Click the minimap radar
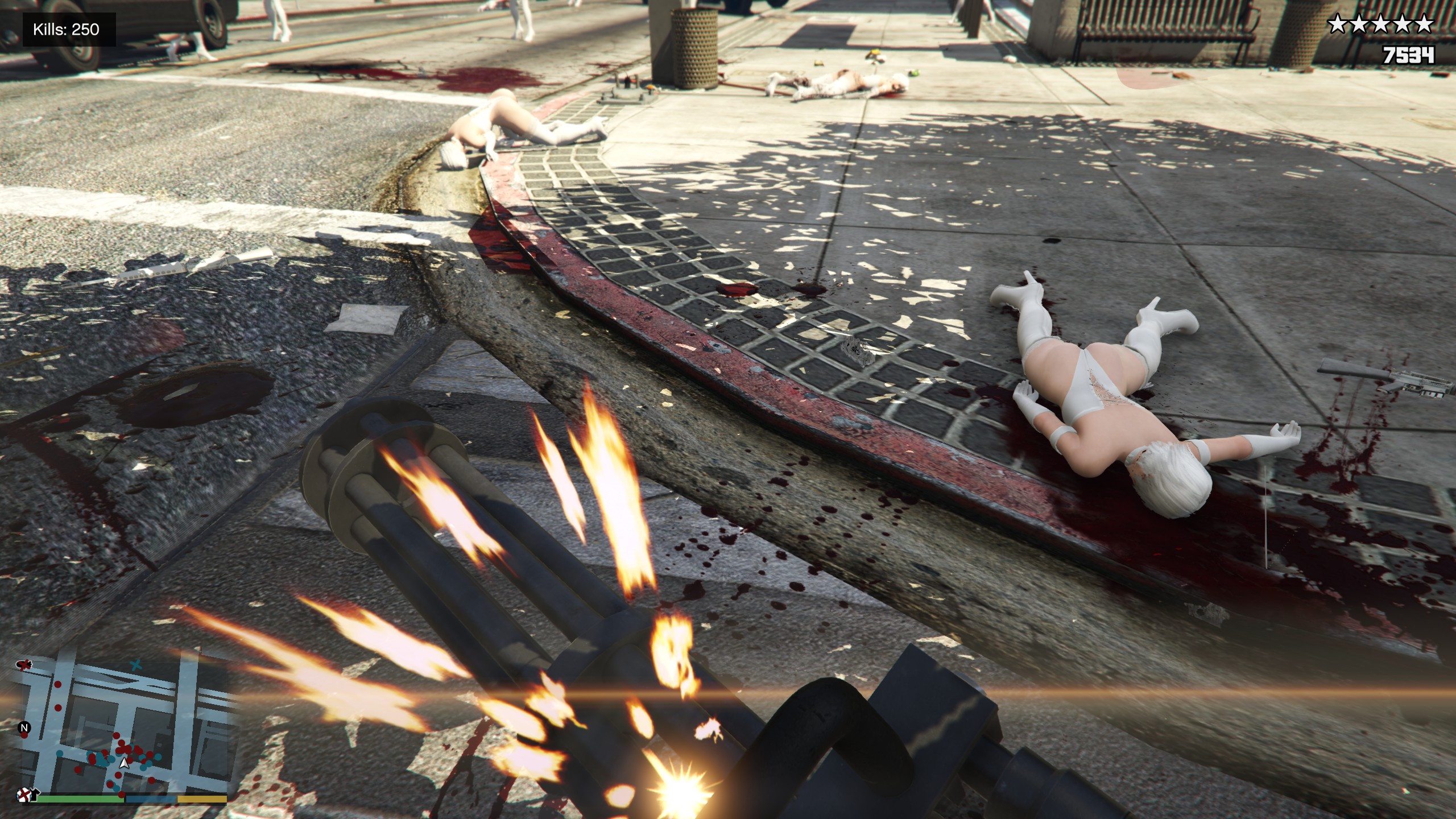Viewport: 1456px width, 819px height. point(122,728)
